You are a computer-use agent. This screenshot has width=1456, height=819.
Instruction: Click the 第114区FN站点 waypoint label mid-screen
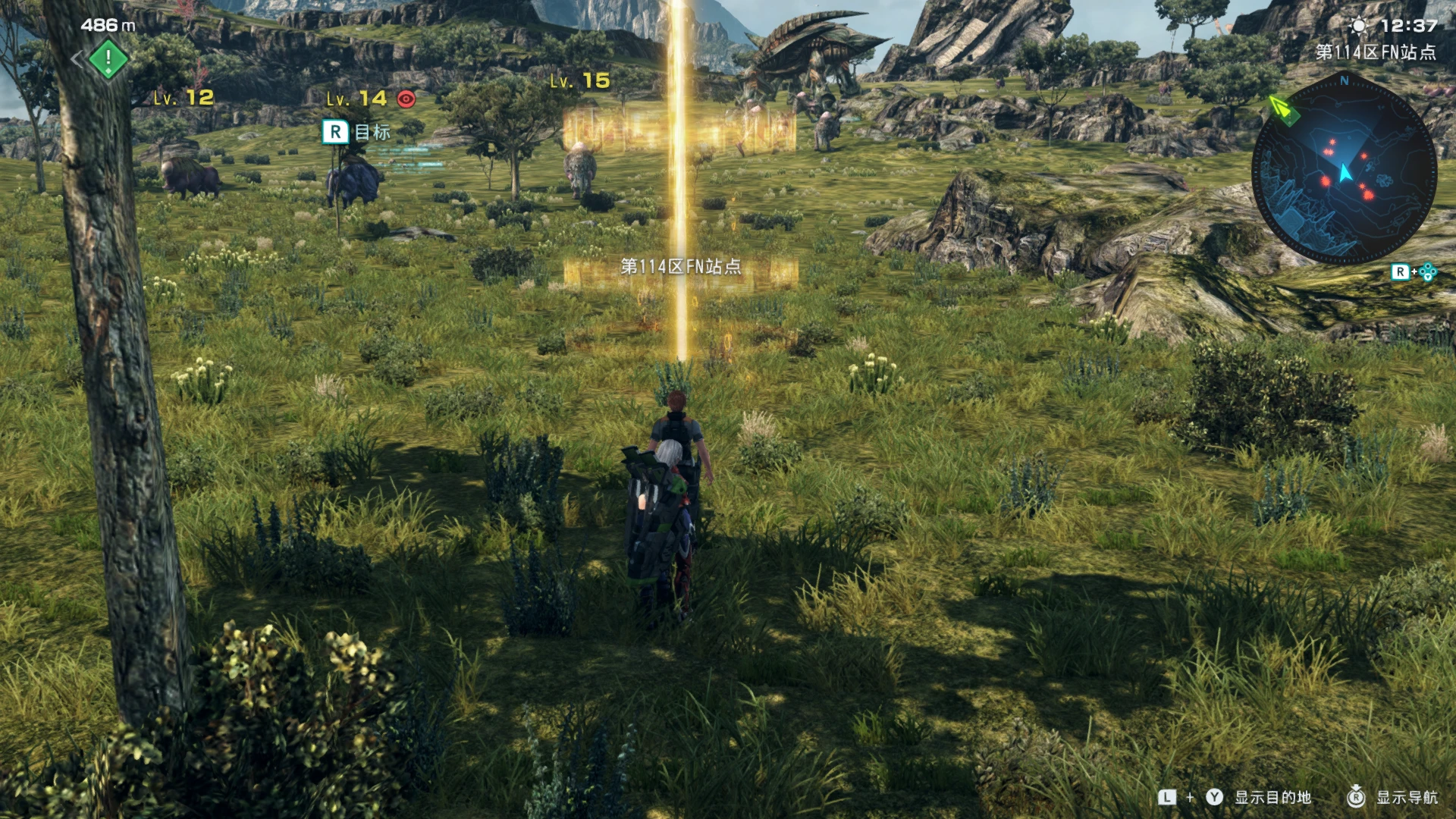680,267
